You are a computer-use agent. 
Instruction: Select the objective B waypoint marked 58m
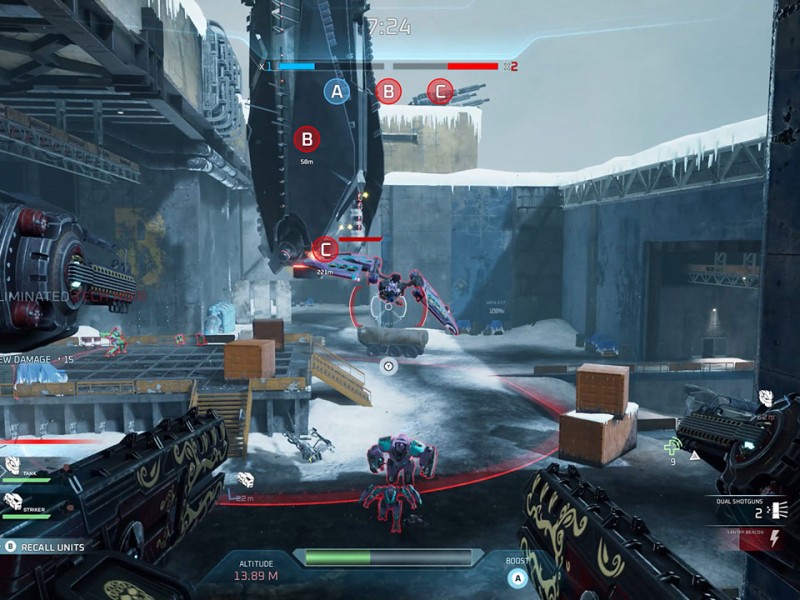307,139
